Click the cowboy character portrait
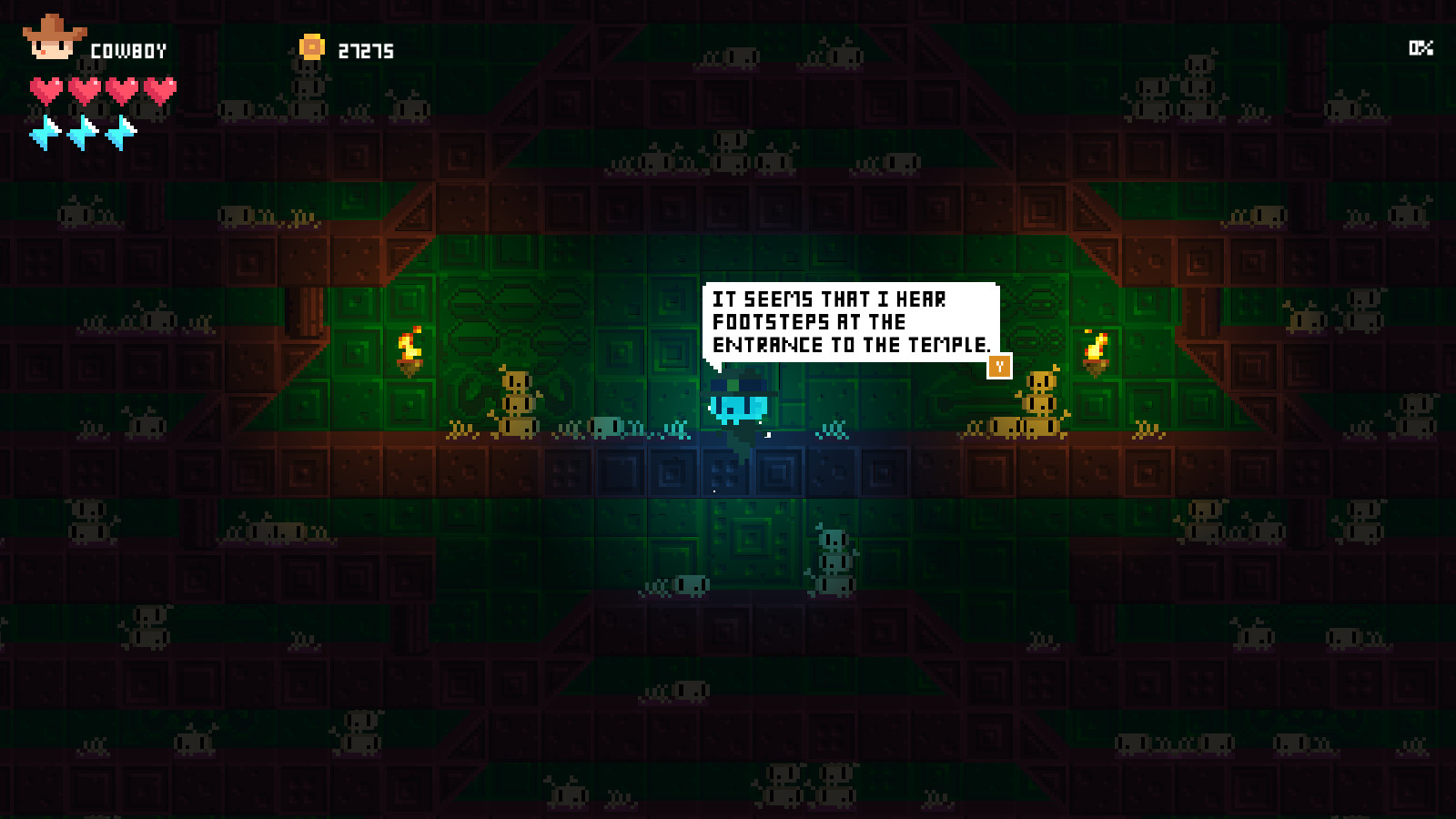Image resolution: width=1456 pixels, height=819 pixels. [54, 39]
